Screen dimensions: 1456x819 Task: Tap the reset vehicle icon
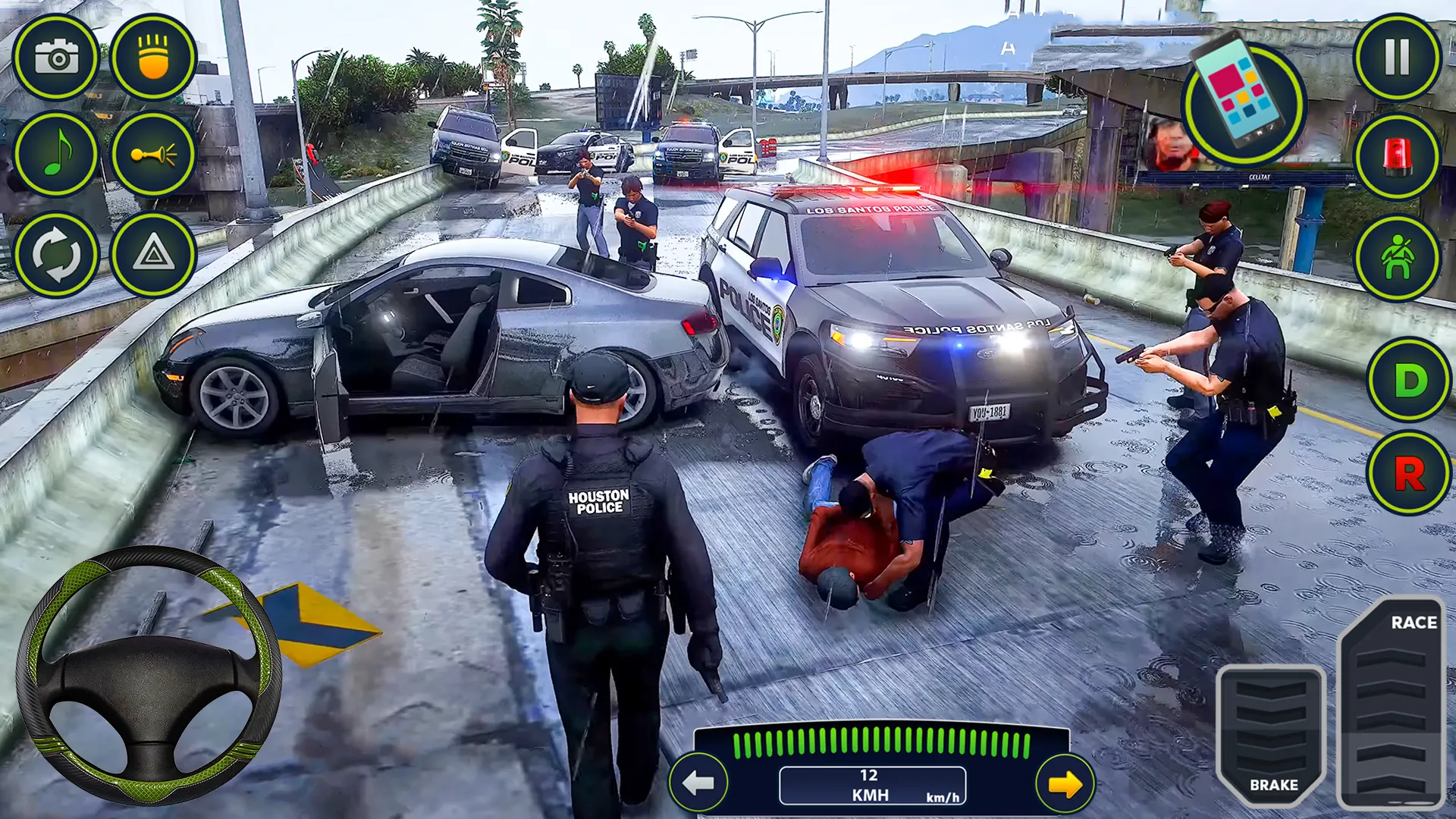coord(57,256)
